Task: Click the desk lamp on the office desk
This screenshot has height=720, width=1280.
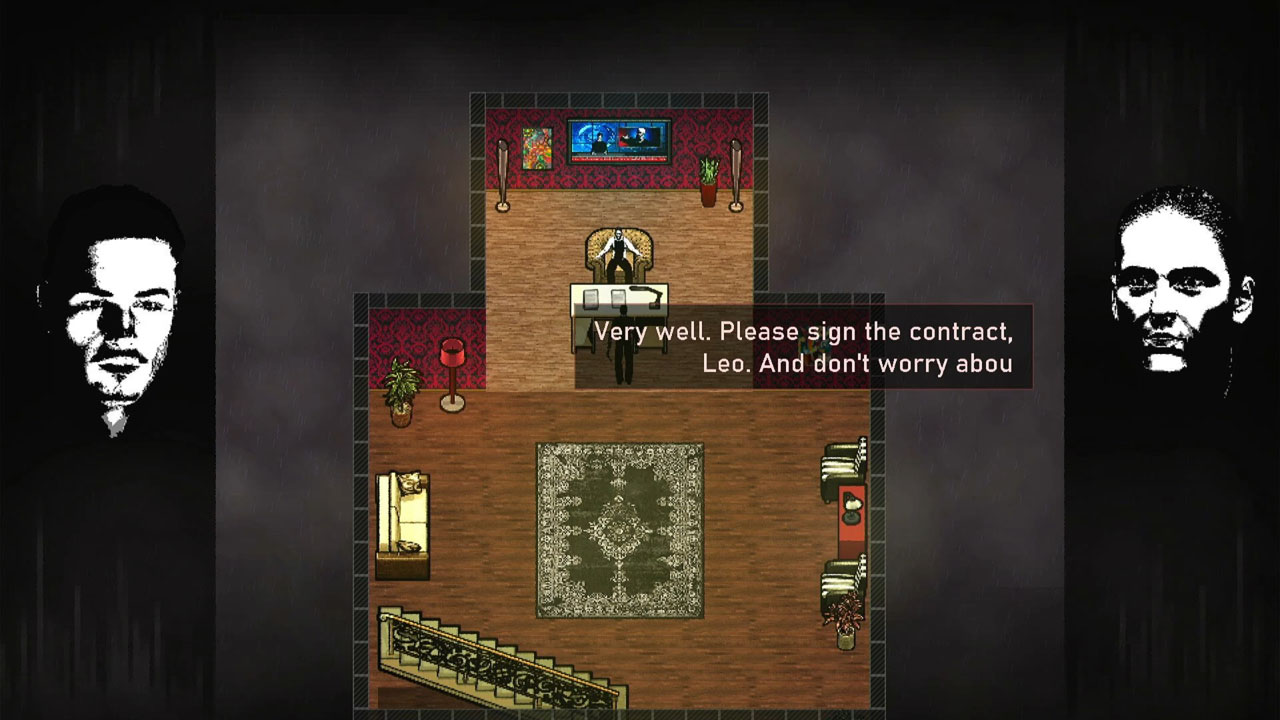Action: [645, 297]
